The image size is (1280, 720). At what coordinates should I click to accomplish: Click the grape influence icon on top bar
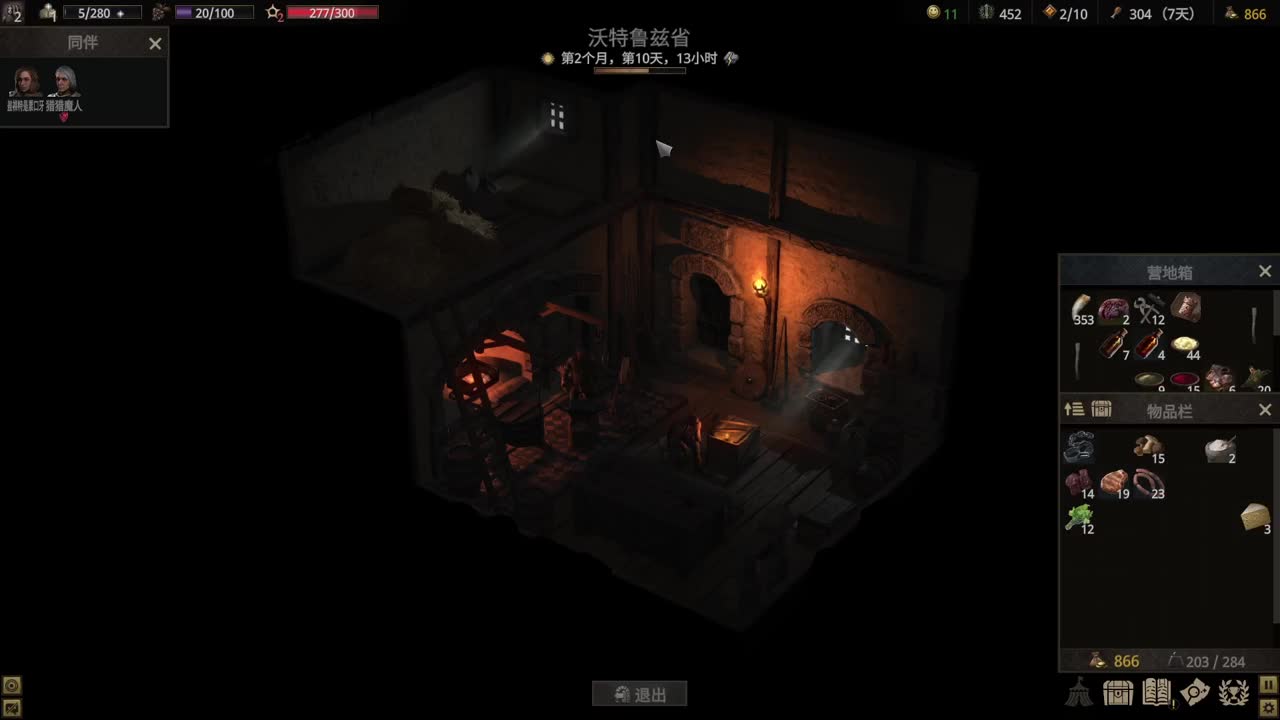pos(160,13)
